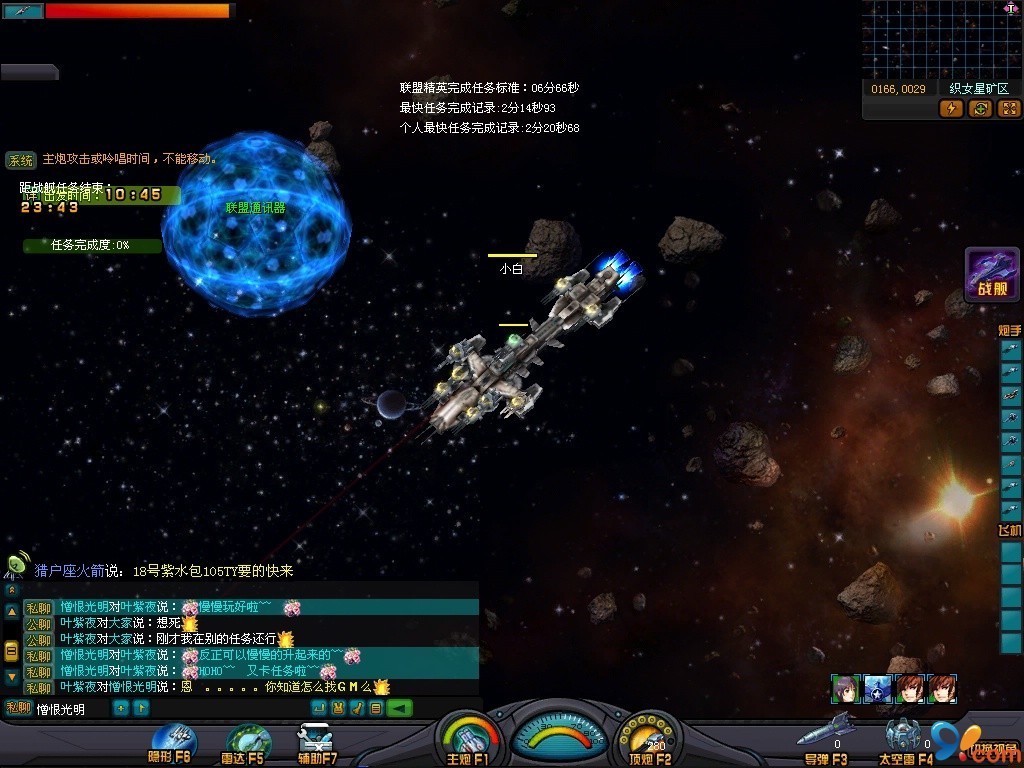Screen dimensions: 1024x768
Task: Click the lightning bolt button under minimap
Action: click(x=951, y=108)
